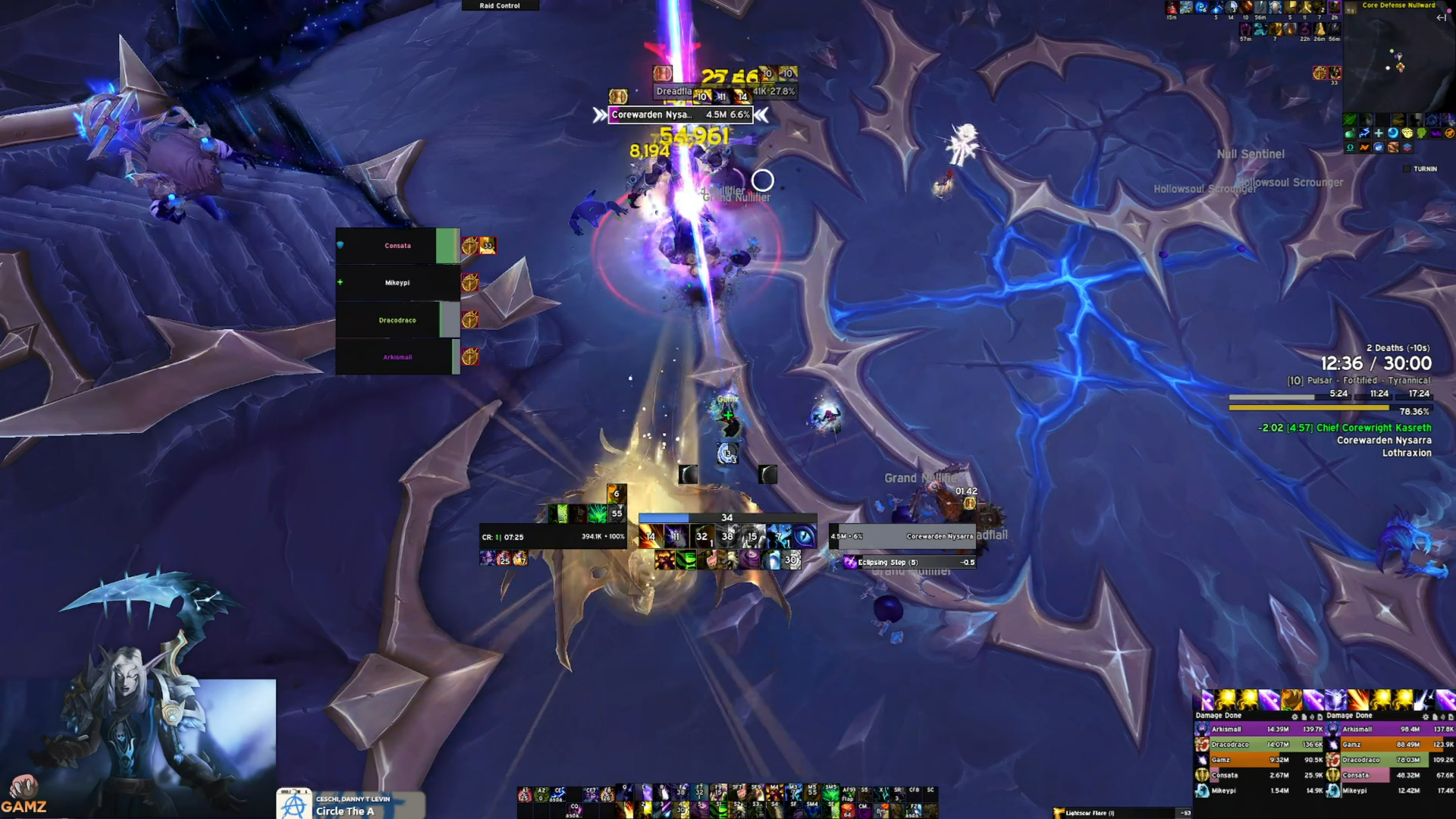Screen dimensions: 1456x819
Task: Click the streamer webcam portrait overlay
Action: click(138, 747)
